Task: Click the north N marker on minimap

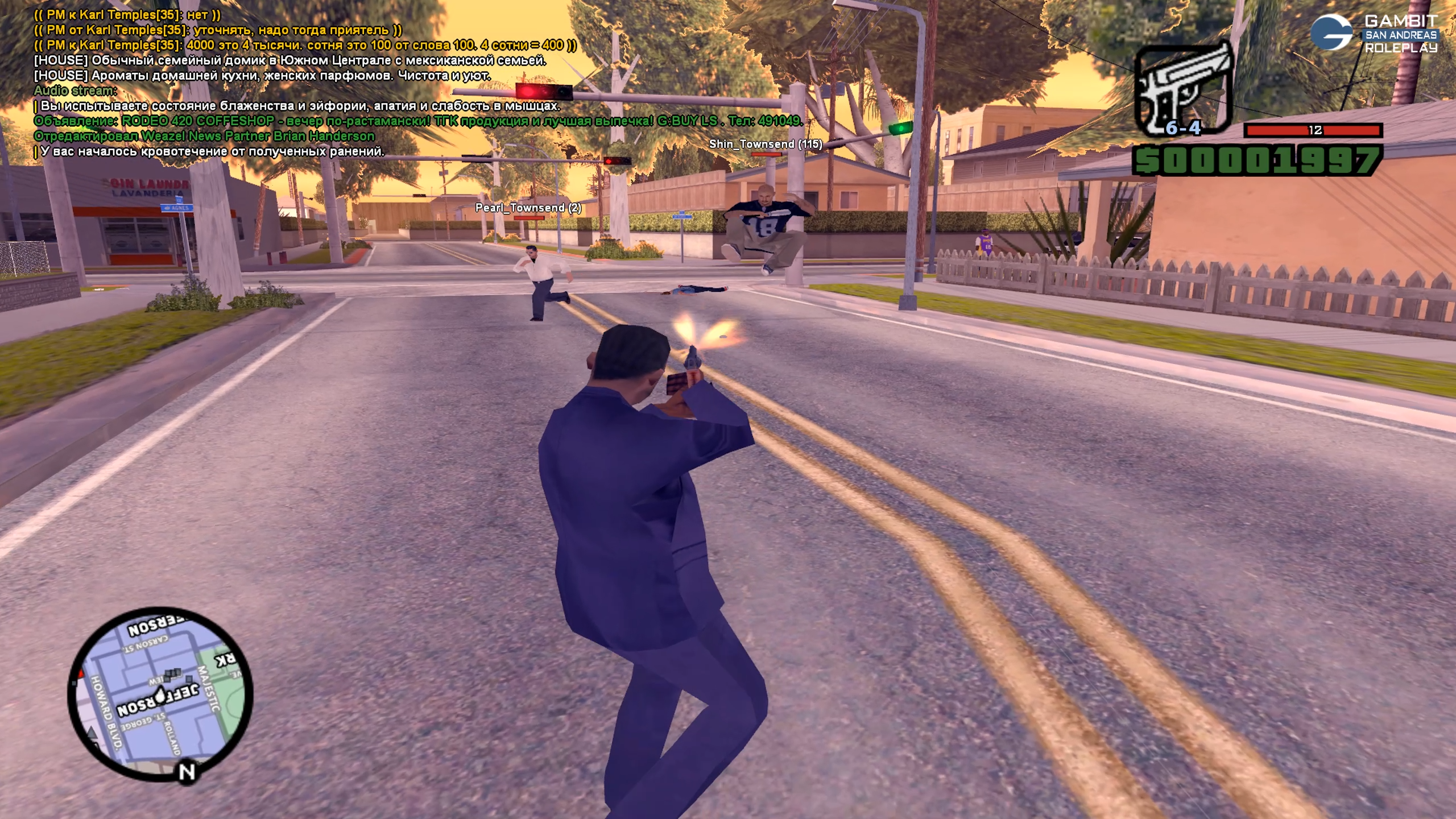Action: 187,772
